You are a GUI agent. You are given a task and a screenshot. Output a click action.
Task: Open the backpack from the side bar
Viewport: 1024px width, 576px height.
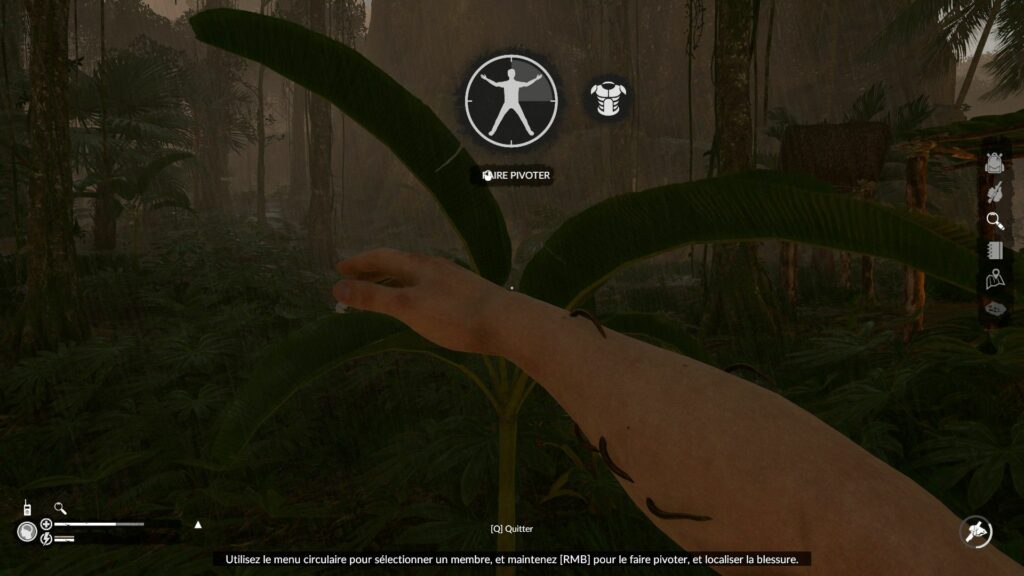pyautogui.click(x=994, y=161)
